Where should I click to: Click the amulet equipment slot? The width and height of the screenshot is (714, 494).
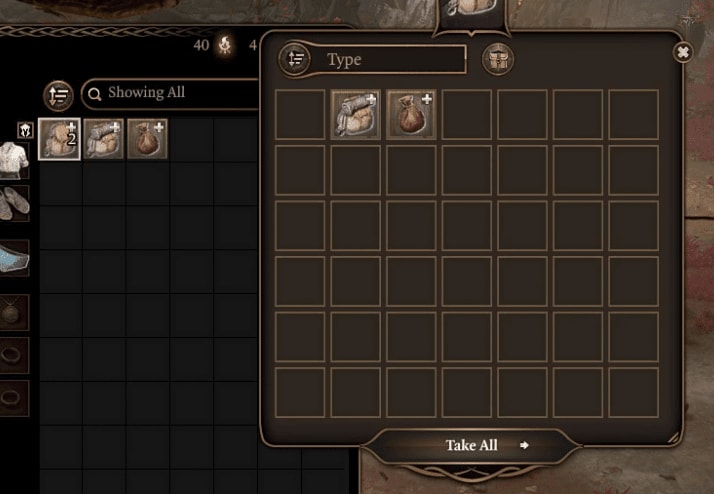pyautogui.click(x=14, y=311)
